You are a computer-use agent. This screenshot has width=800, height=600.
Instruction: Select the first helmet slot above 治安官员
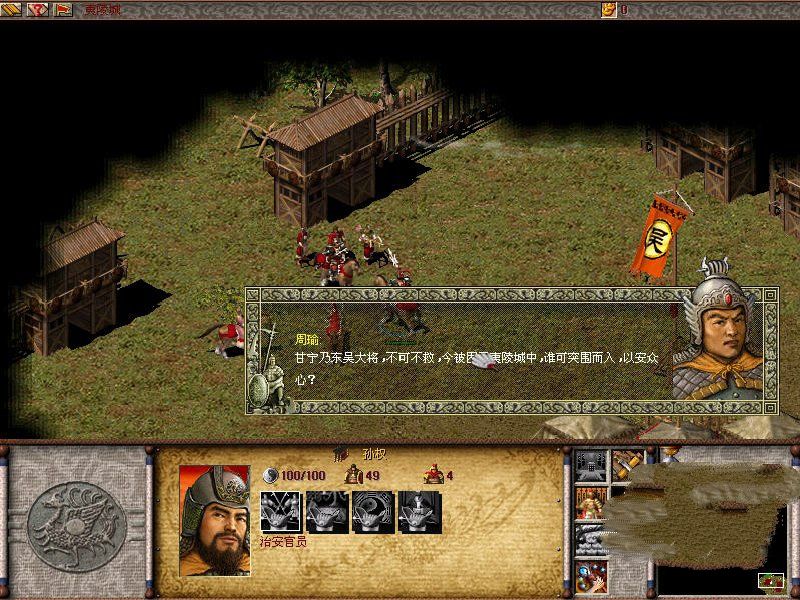coord(279,511)
